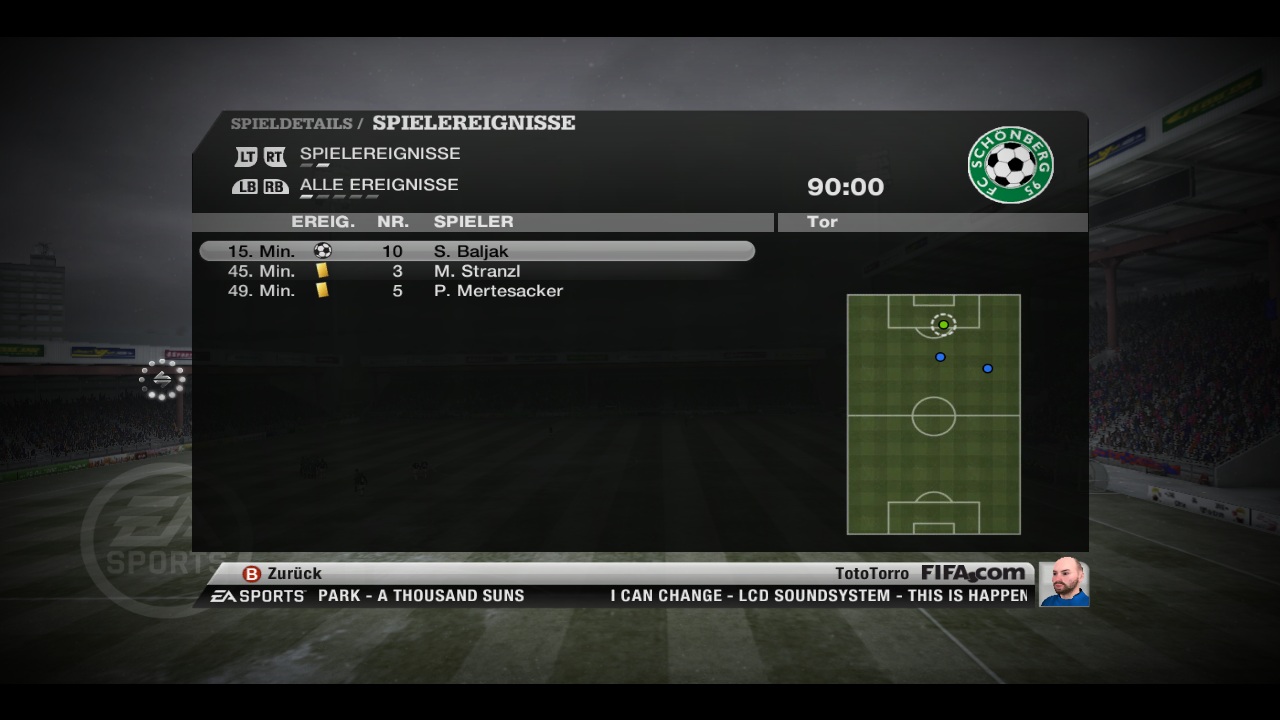1280x720 pixels.
Task: Choose the M. Stranzl yellow card row
Action: [476, 271]
